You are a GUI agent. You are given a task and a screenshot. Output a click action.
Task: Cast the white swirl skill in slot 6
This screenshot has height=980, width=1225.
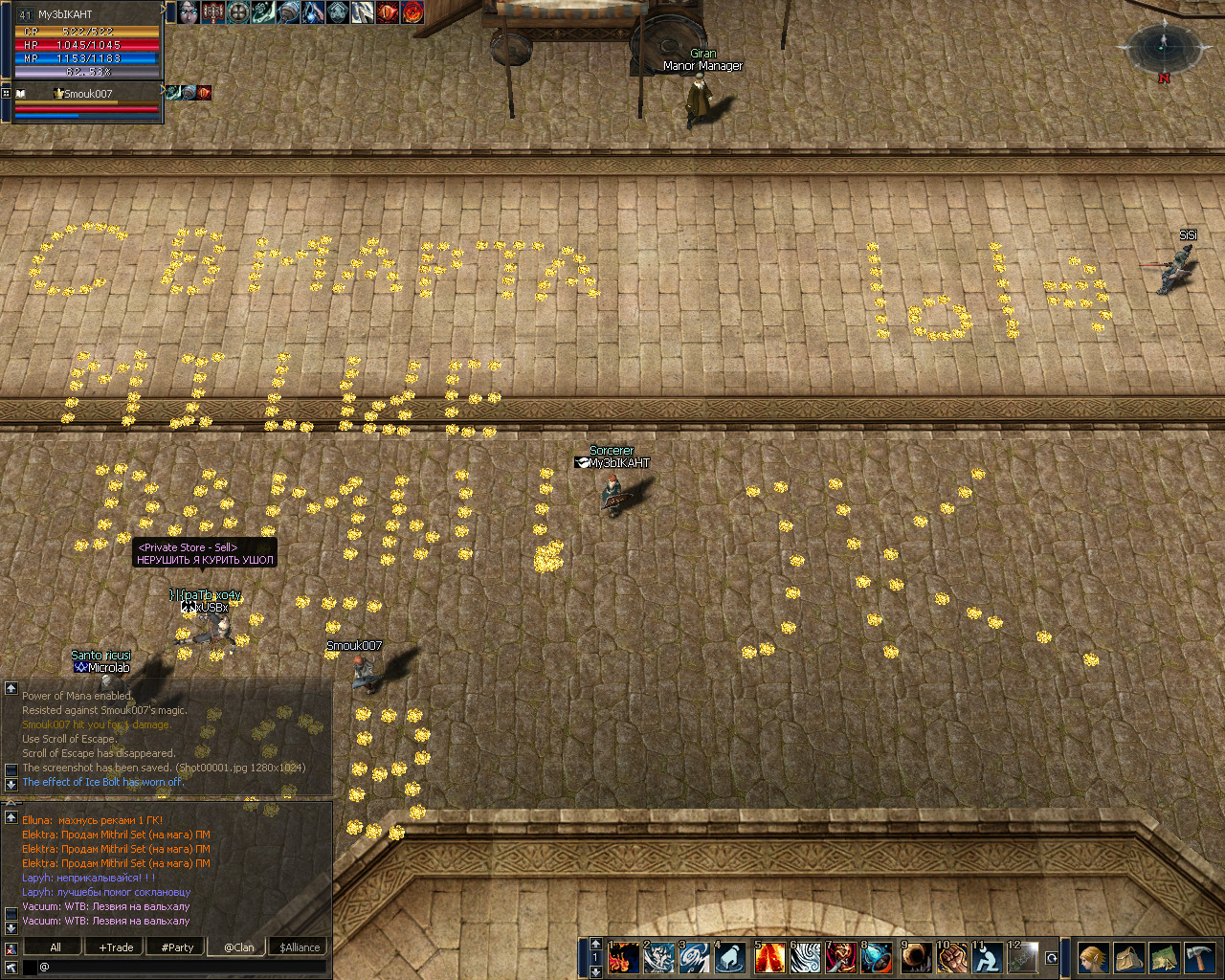click(806, 957)
